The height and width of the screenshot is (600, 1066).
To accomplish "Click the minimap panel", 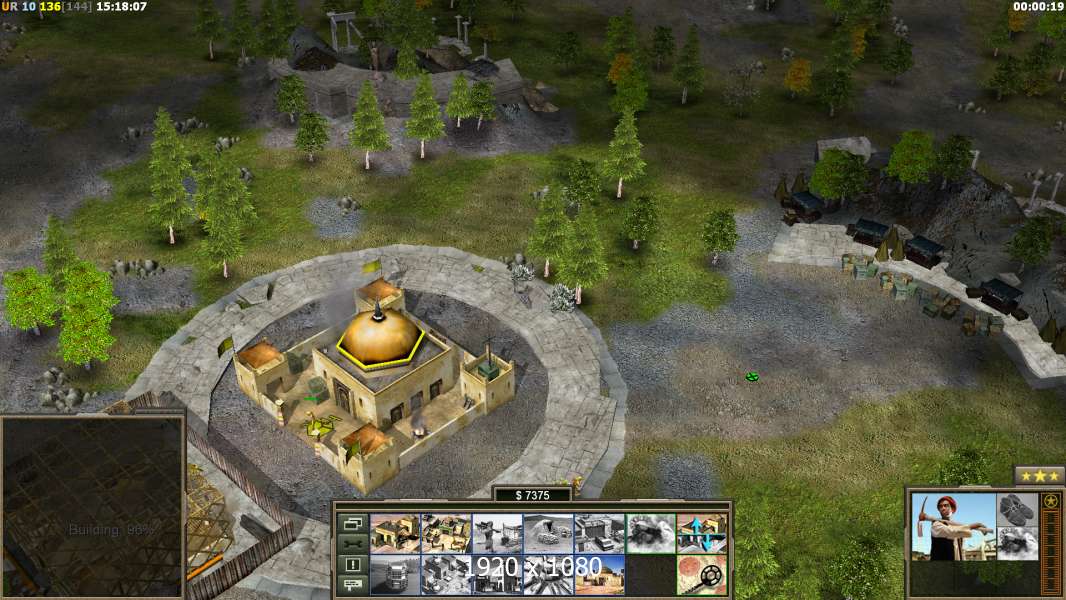I will point(93,507).
